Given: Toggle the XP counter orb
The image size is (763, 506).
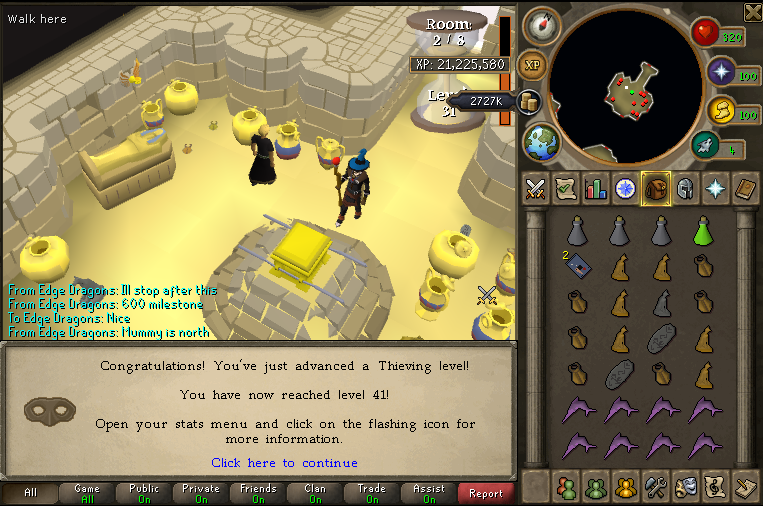Looking at the screenshot, I should pyautogui.click(x=532, y=65).
